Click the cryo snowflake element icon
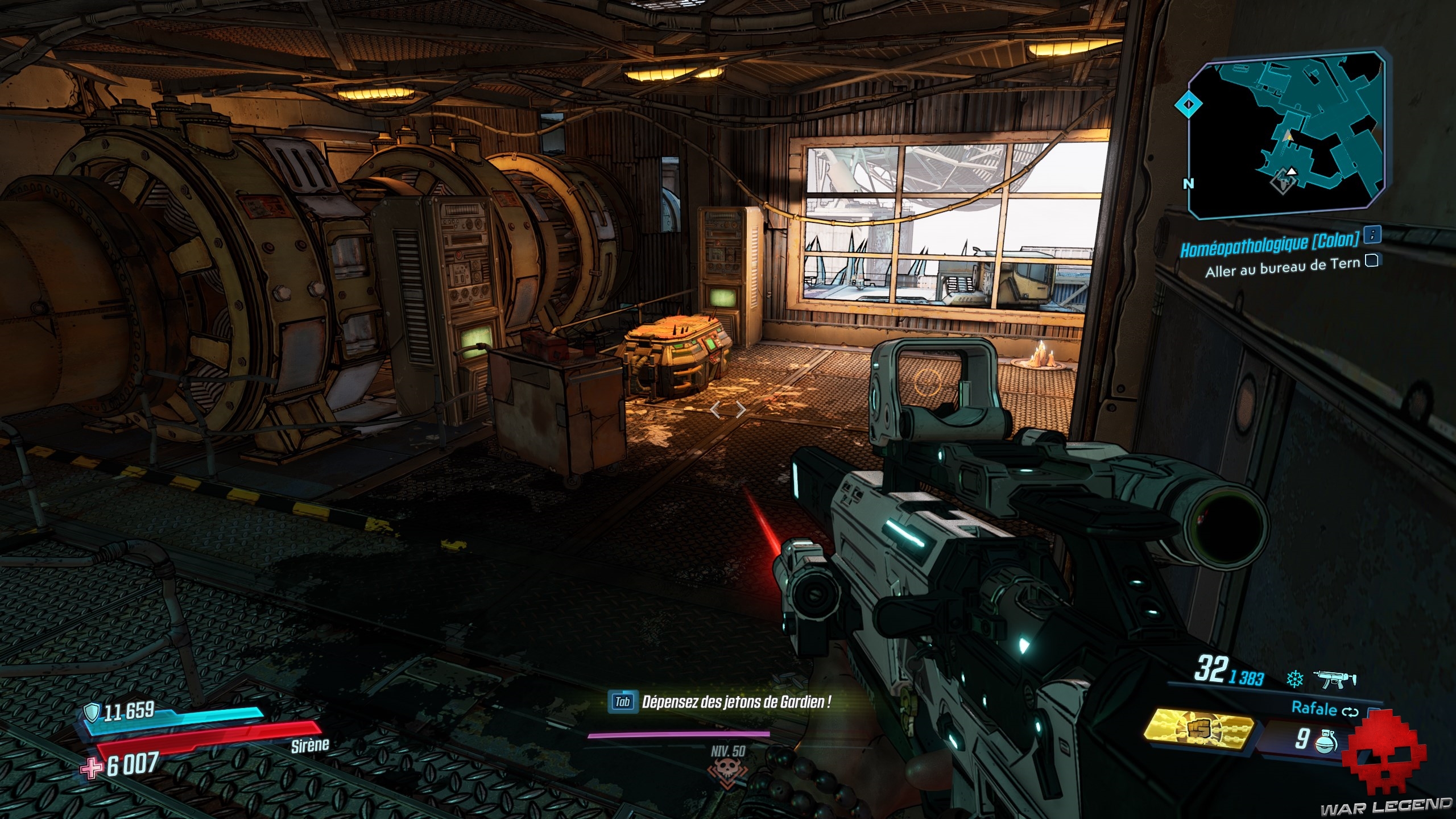 click(1295, 679)
